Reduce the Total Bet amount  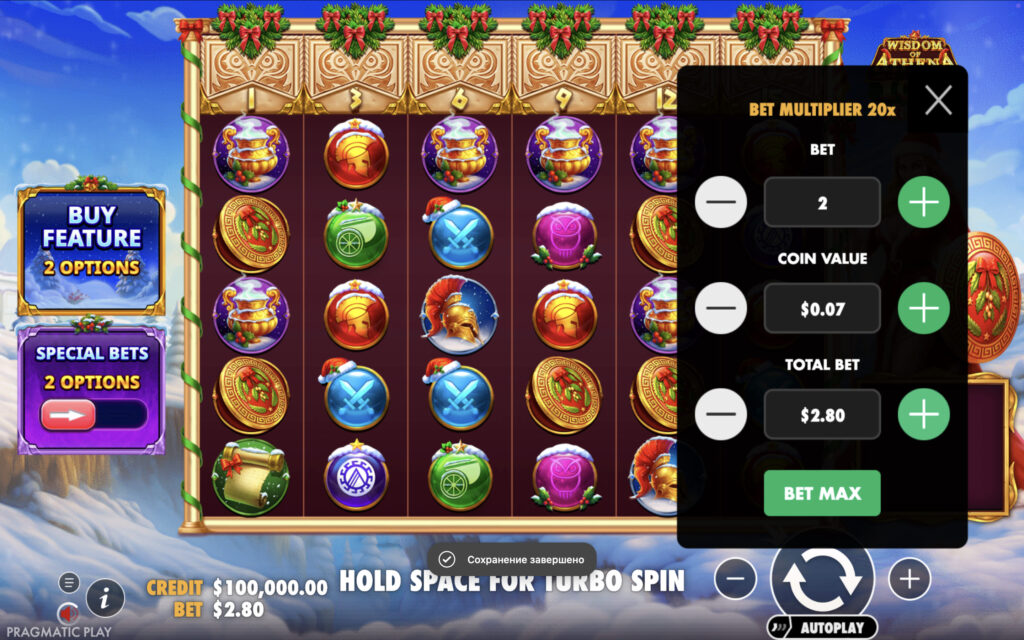[x=721, y=415]
